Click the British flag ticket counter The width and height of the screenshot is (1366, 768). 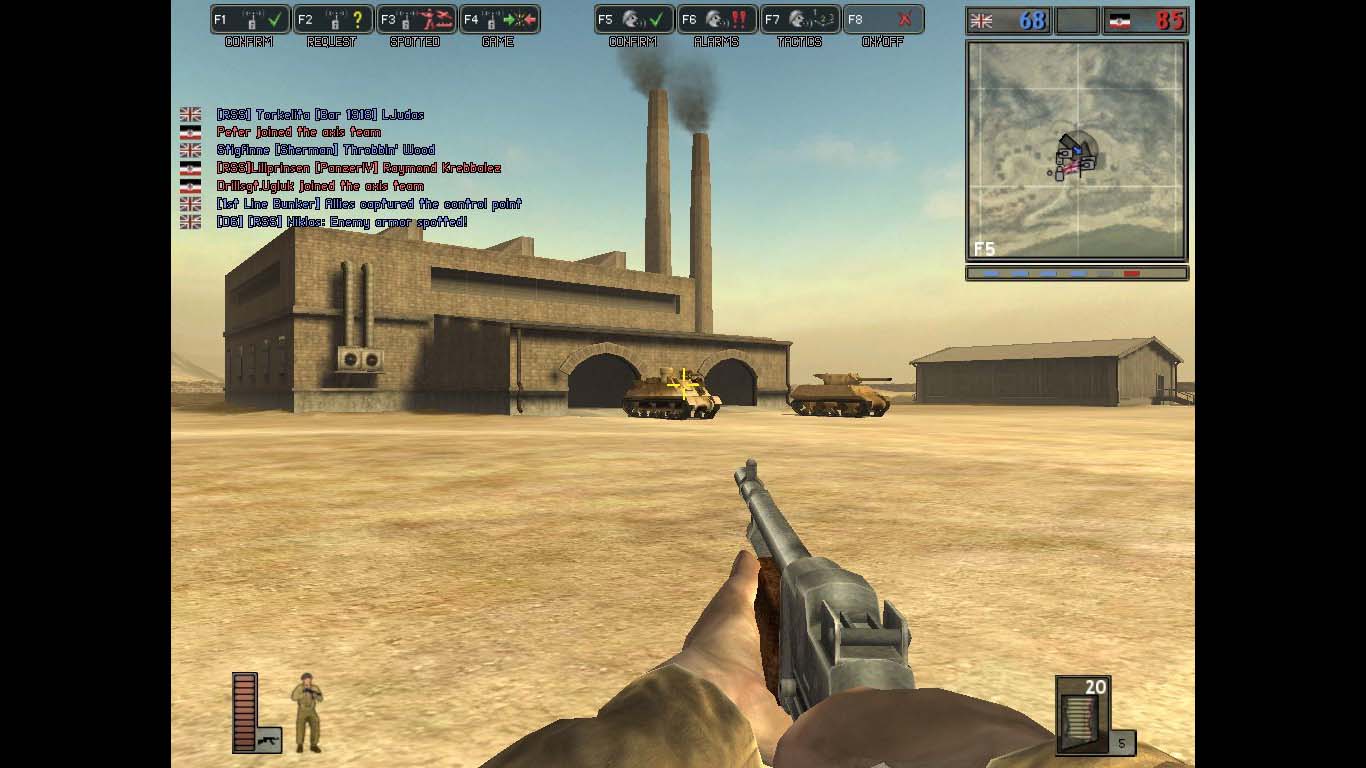(x=1006, y=19)
